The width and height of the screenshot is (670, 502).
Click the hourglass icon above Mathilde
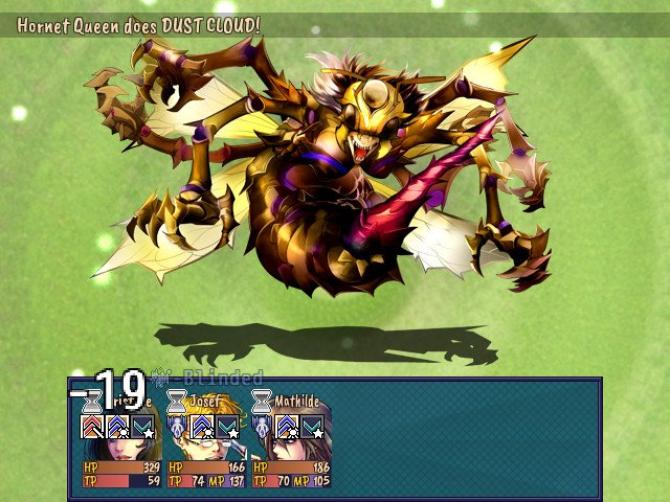click(262, 402)
